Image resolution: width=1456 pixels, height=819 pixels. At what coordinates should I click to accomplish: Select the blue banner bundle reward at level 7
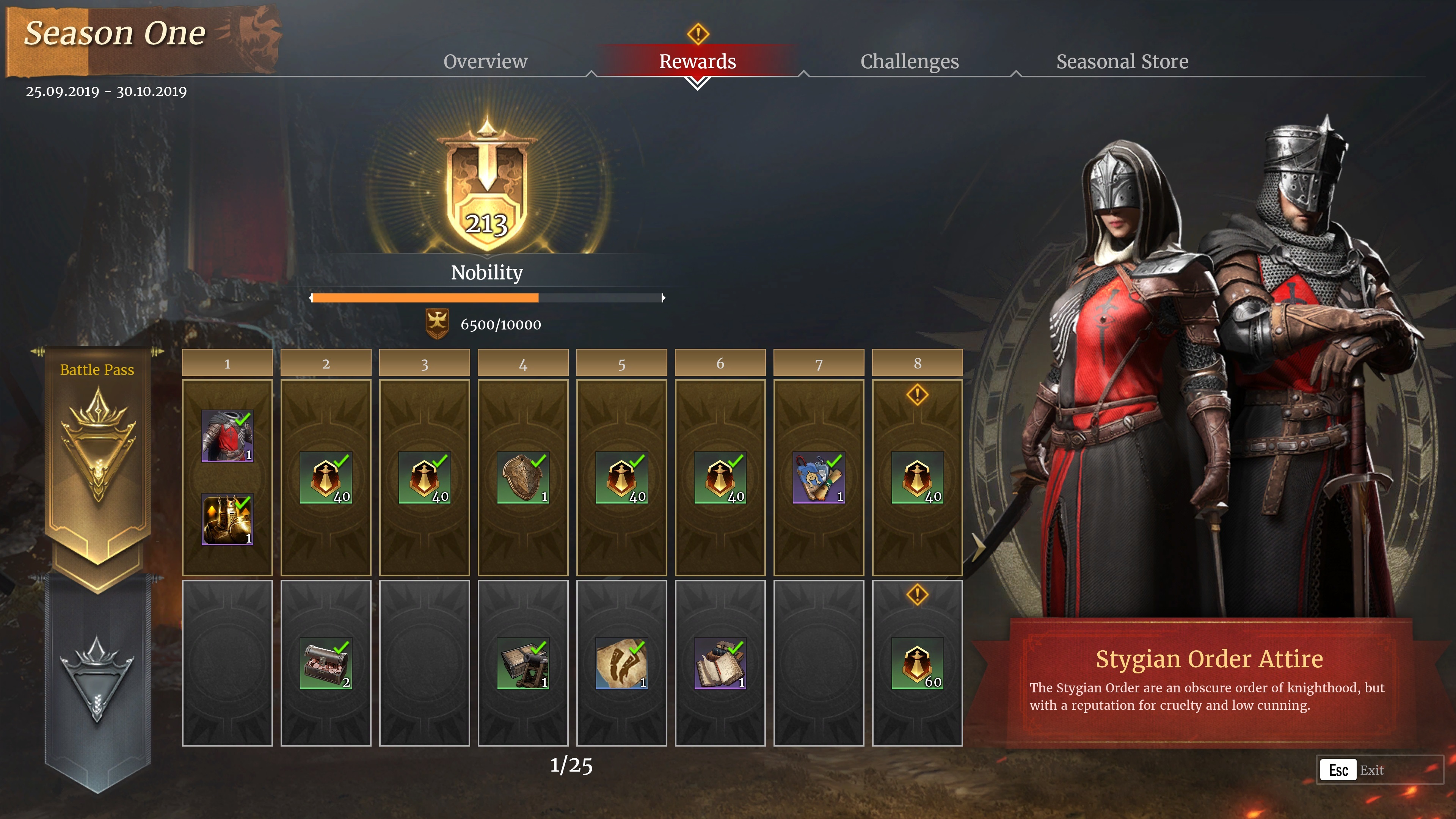pos(819,478)
